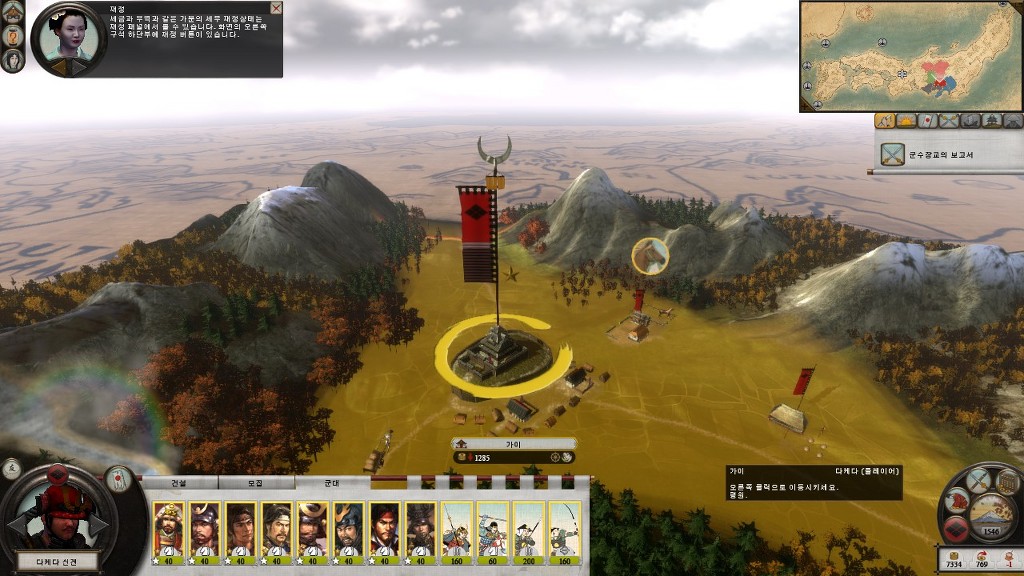
Task: Select the unit card showing 60 men
Action: pyautogui.click(x=493, y=532)
